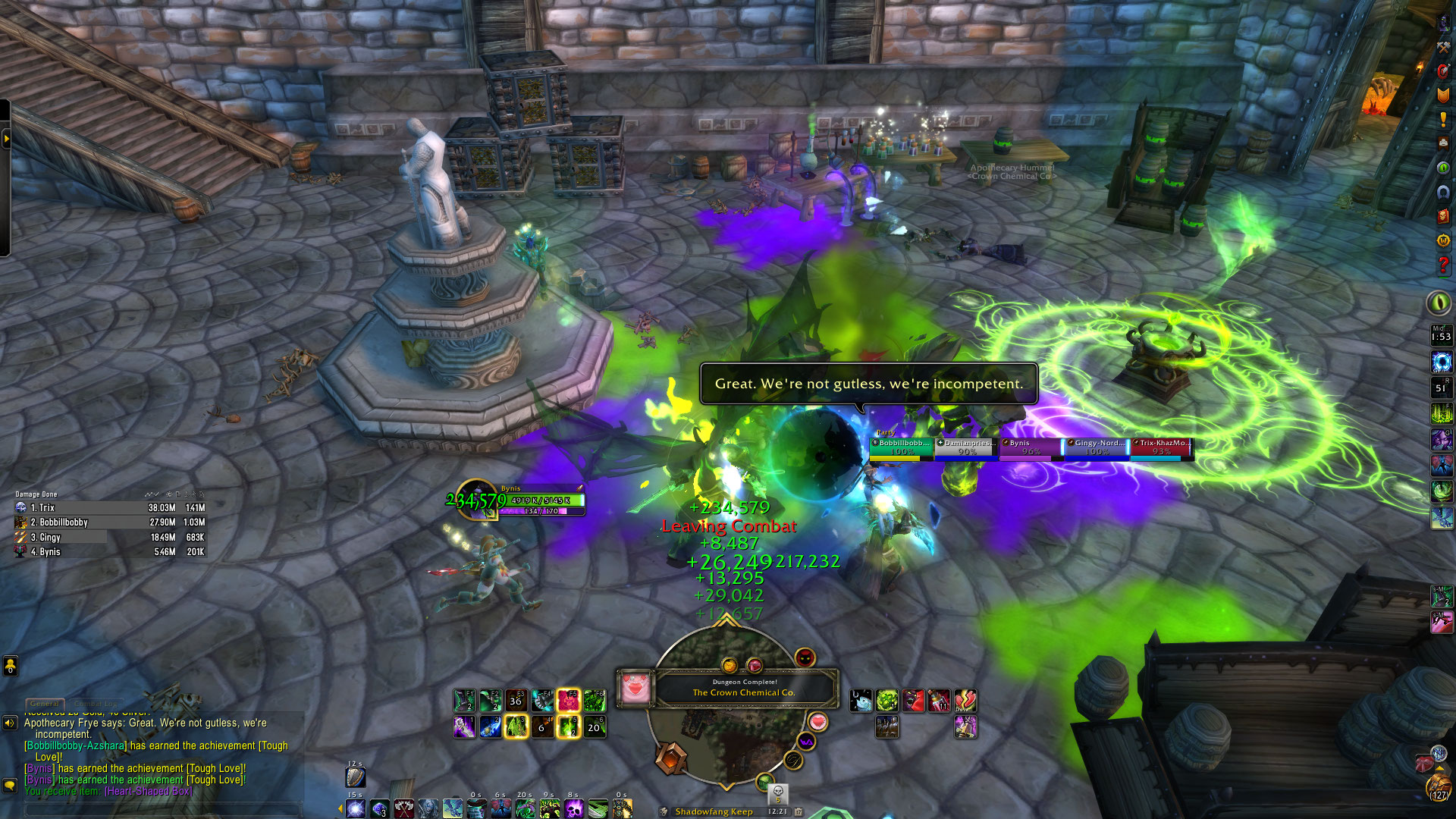Click the Shadowfang Keep zone label
The width and height of the screenshot is (1456, 819).
(x=714, y=811)
